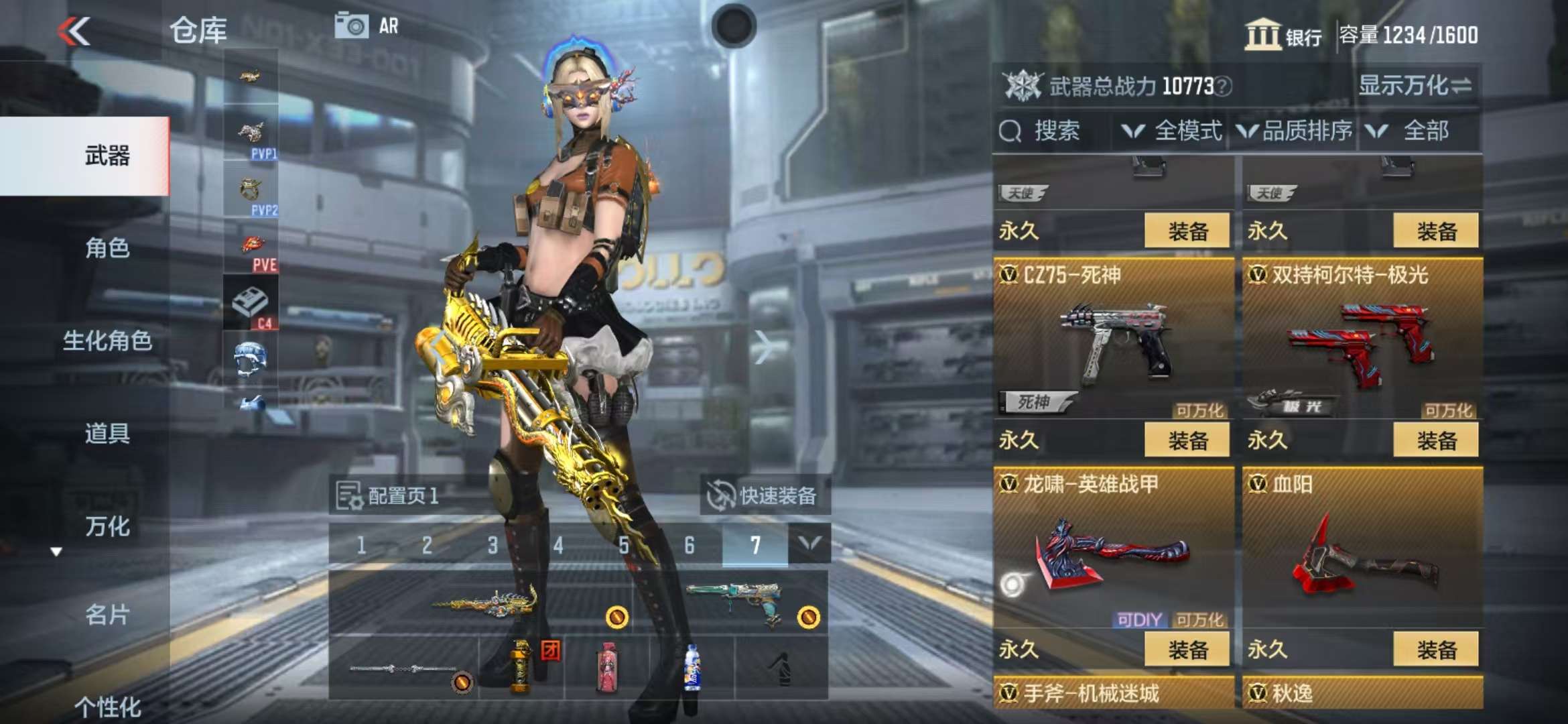Equip the CZ75-死神 pistol
Screen dimensions: 1568x724
pos(1187,440)
